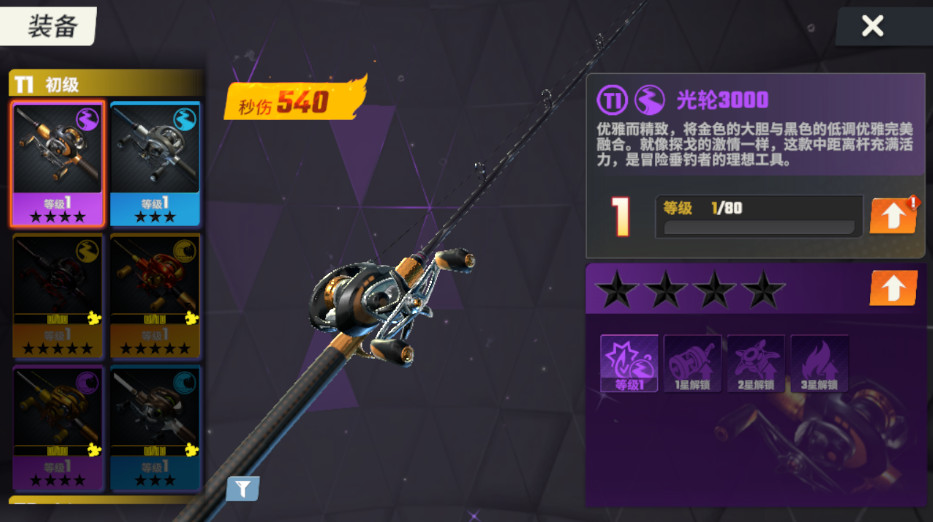View the 等级1 unlocked skill icon

coord(628,363)
